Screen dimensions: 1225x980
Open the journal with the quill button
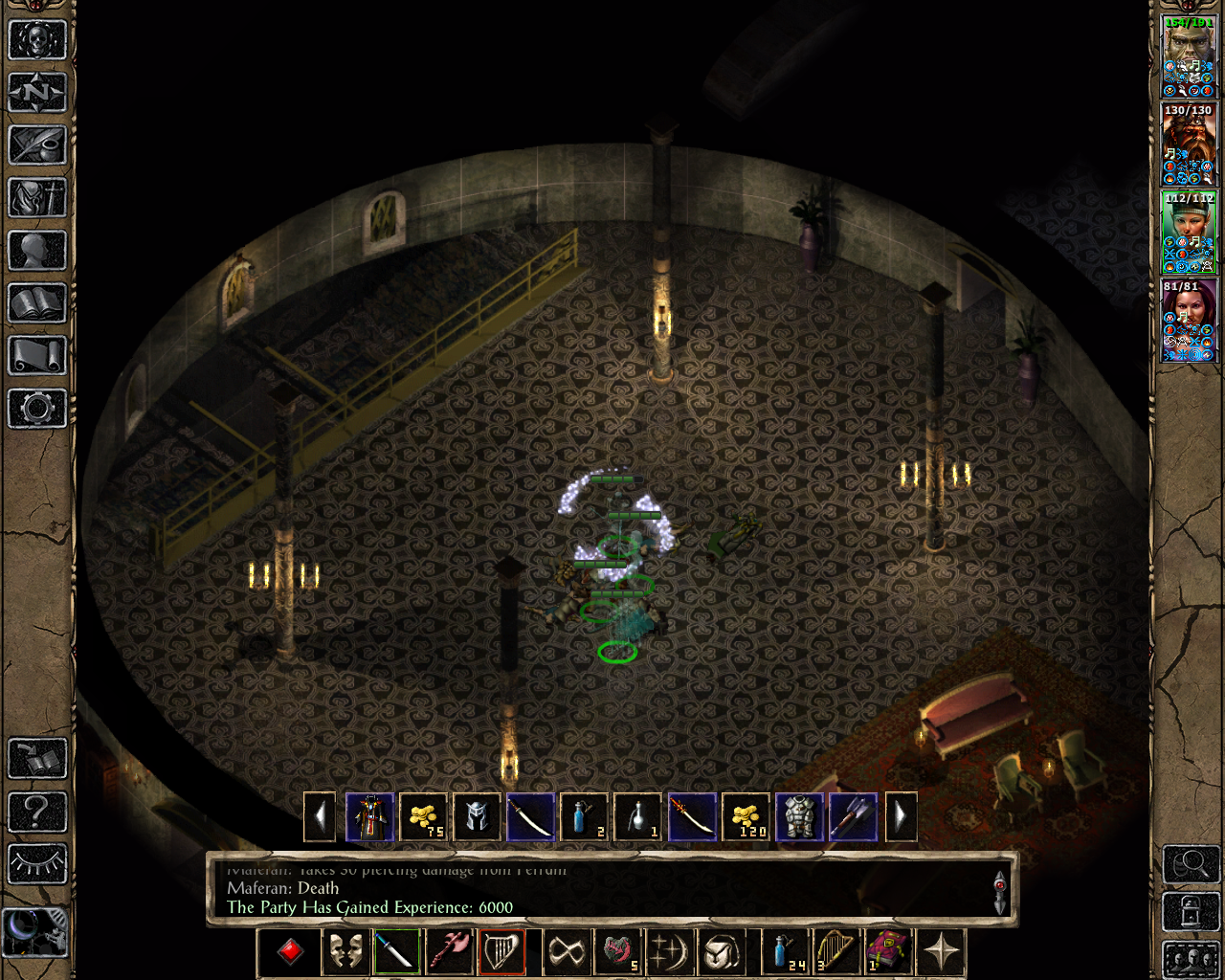coord(37,145)
